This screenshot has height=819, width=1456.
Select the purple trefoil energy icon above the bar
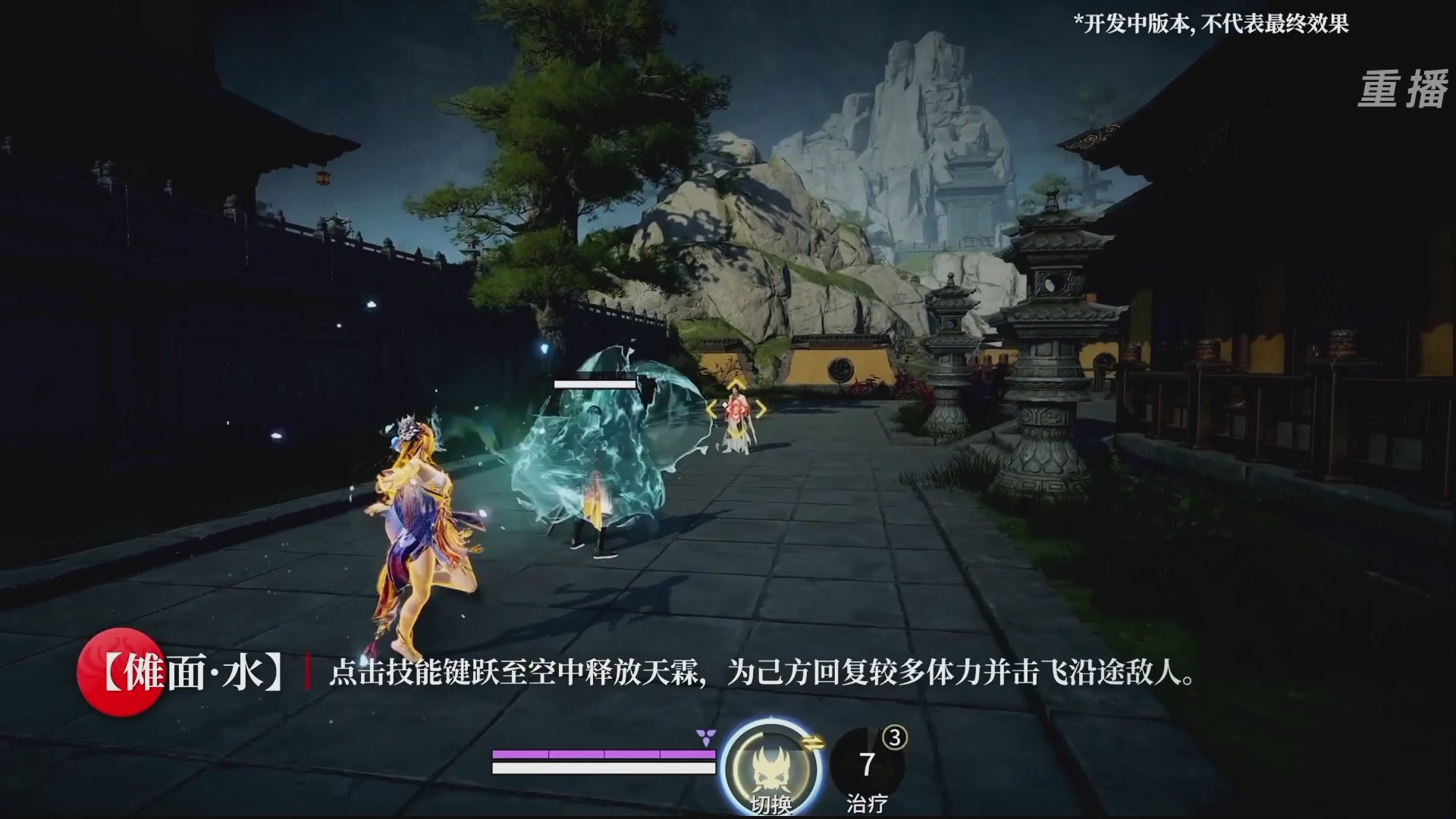[x=705, y=739]
